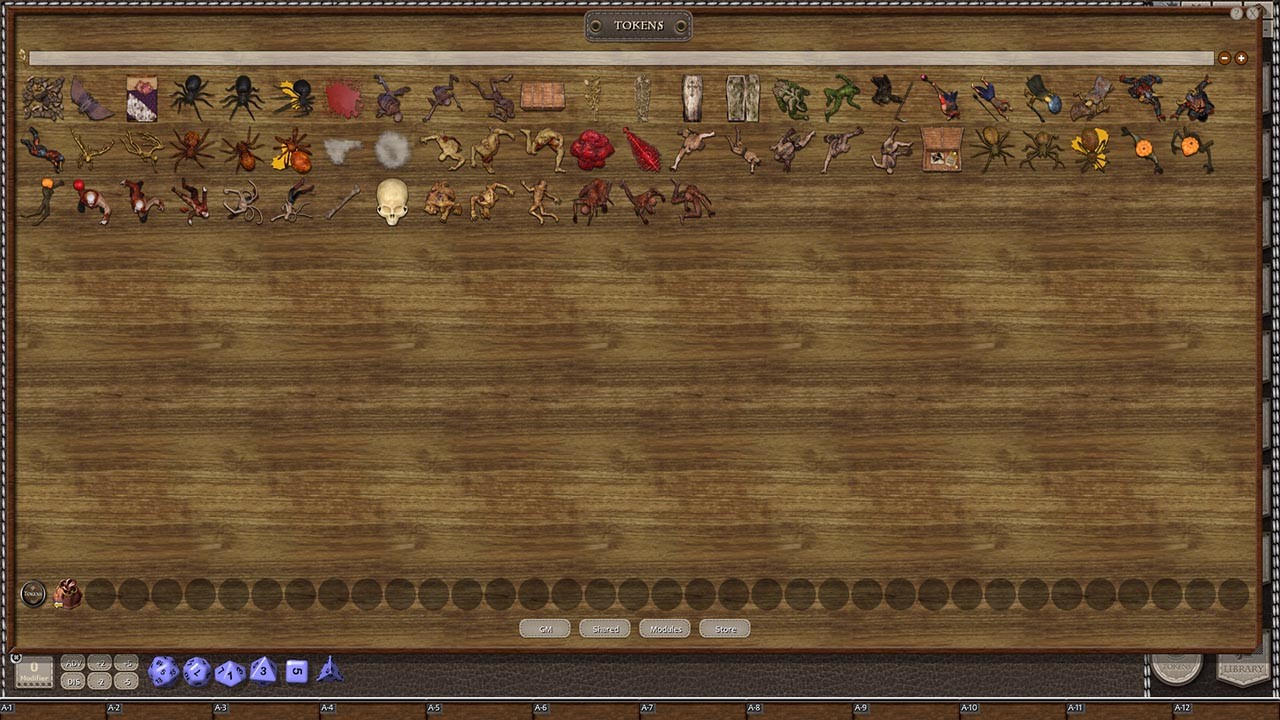Image resolution: width=1280 pixels, height=720 pixels.
Task: Open the Store token category
Action: point(724,628)
